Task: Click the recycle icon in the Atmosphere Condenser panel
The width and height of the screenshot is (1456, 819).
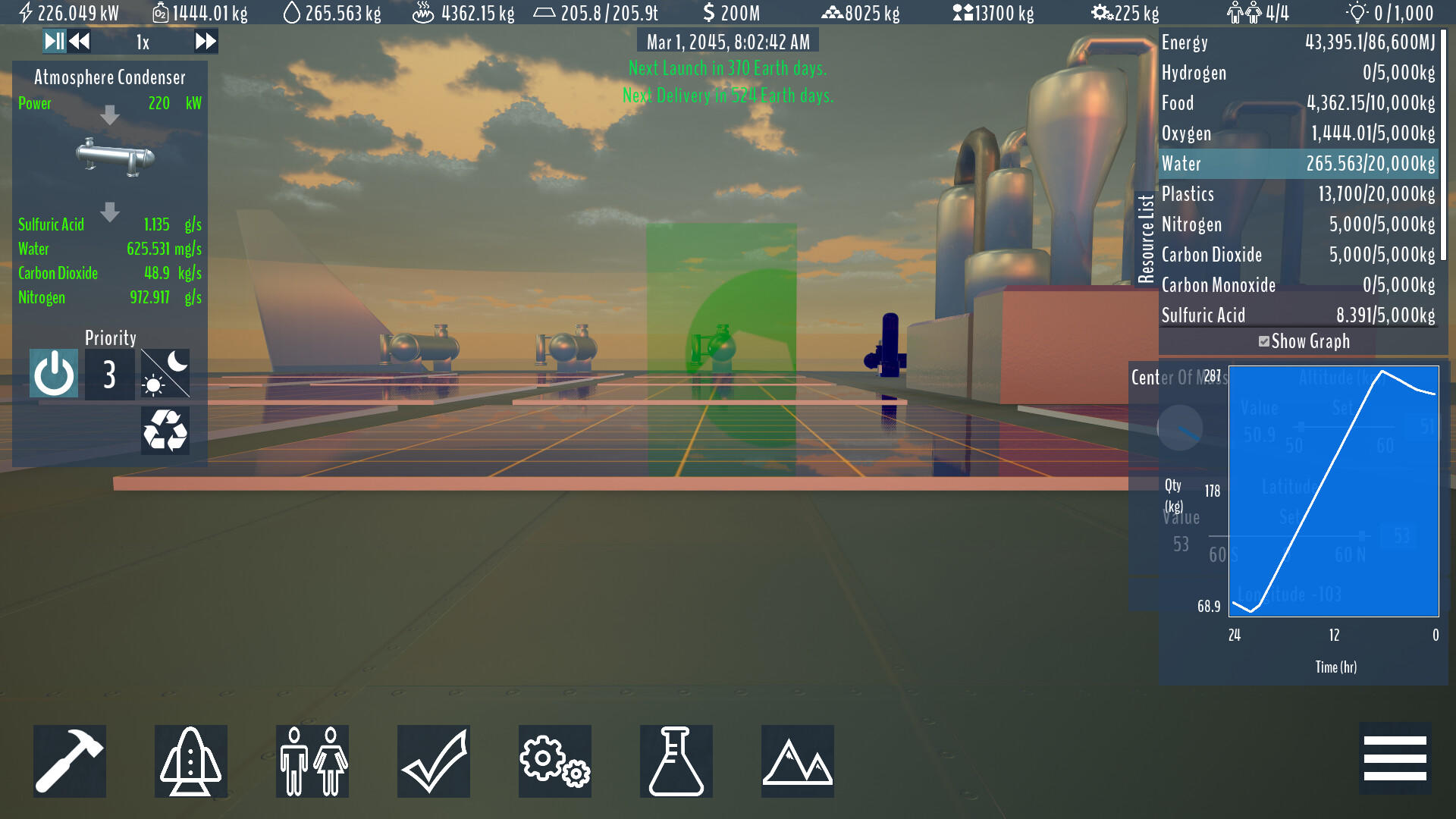Action: point(164,430)
